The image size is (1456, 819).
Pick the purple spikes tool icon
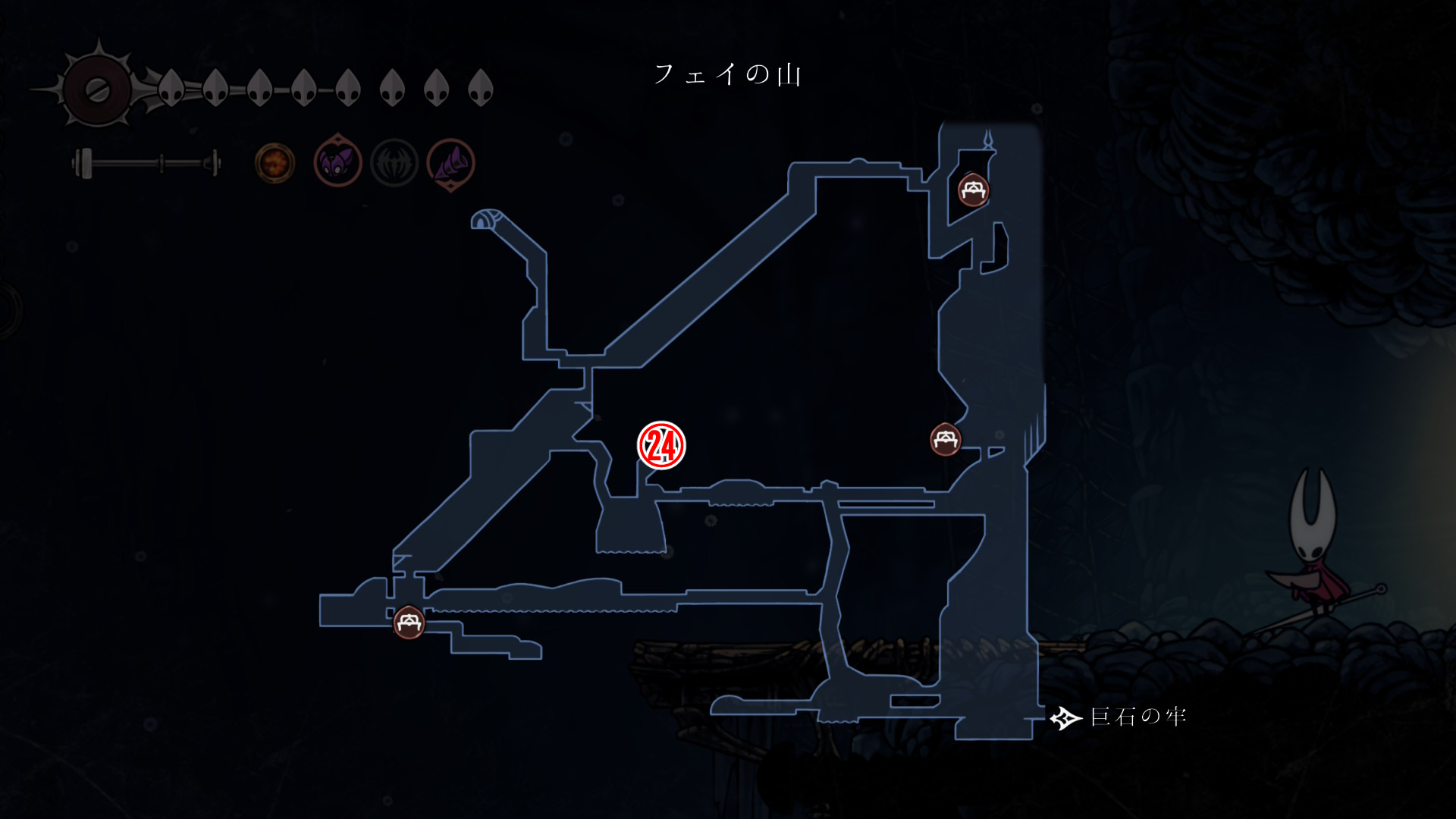tap(451, 163)
